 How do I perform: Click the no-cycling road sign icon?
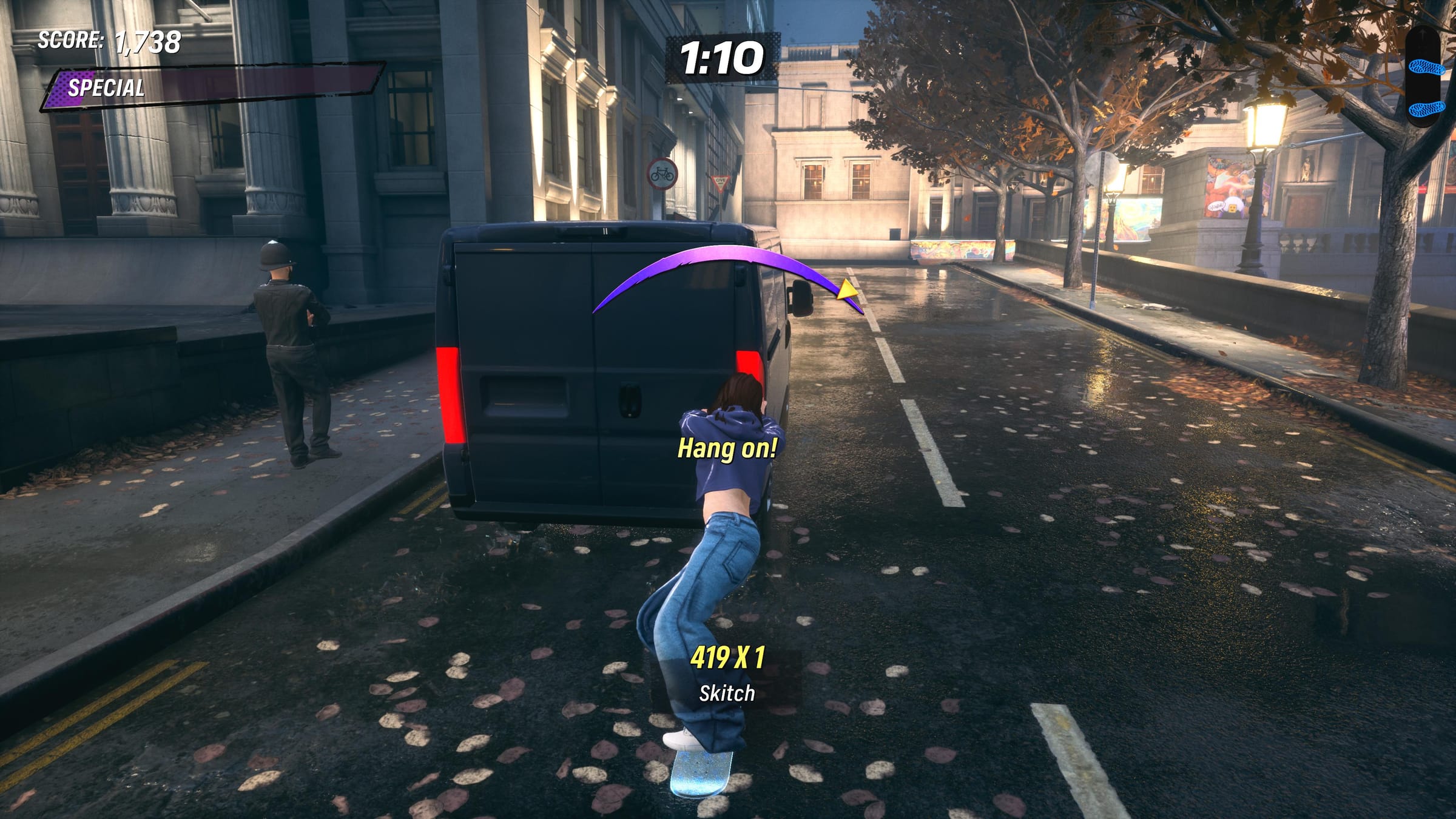662,174
